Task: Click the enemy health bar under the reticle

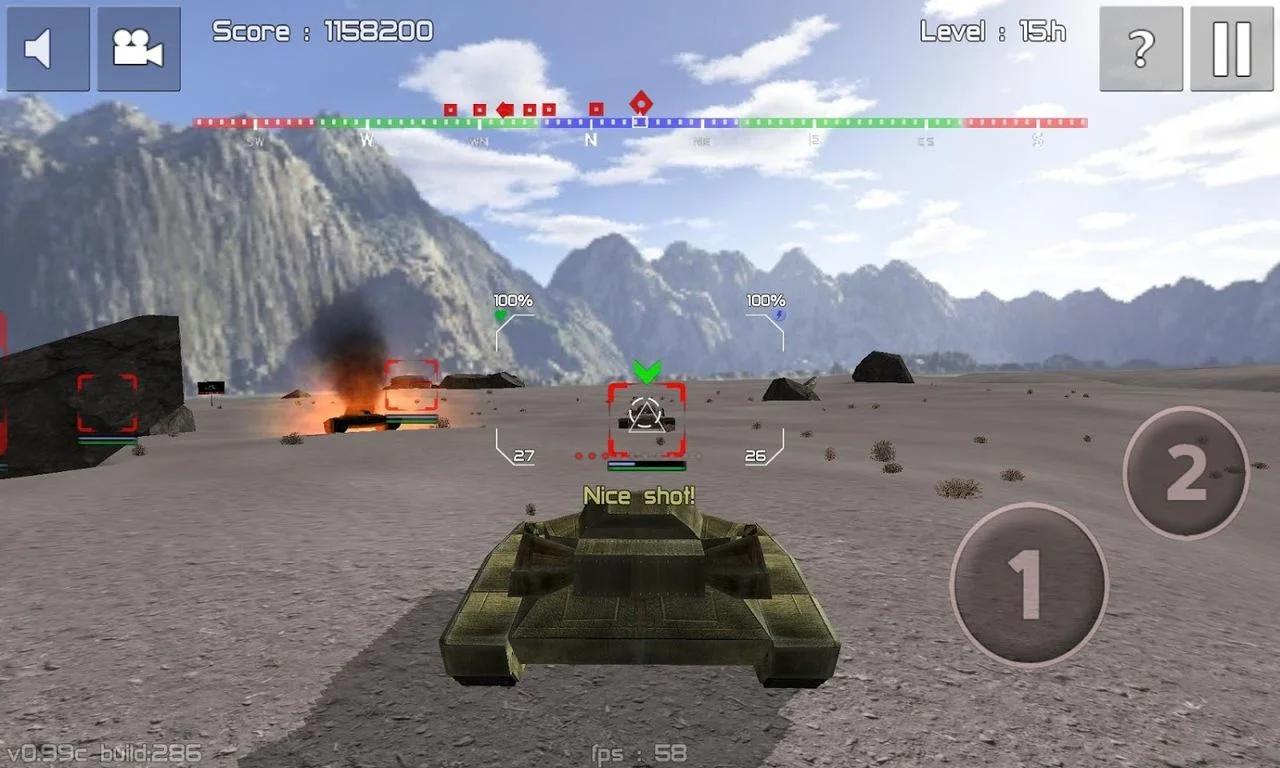Action: click(x=646, y=466)
